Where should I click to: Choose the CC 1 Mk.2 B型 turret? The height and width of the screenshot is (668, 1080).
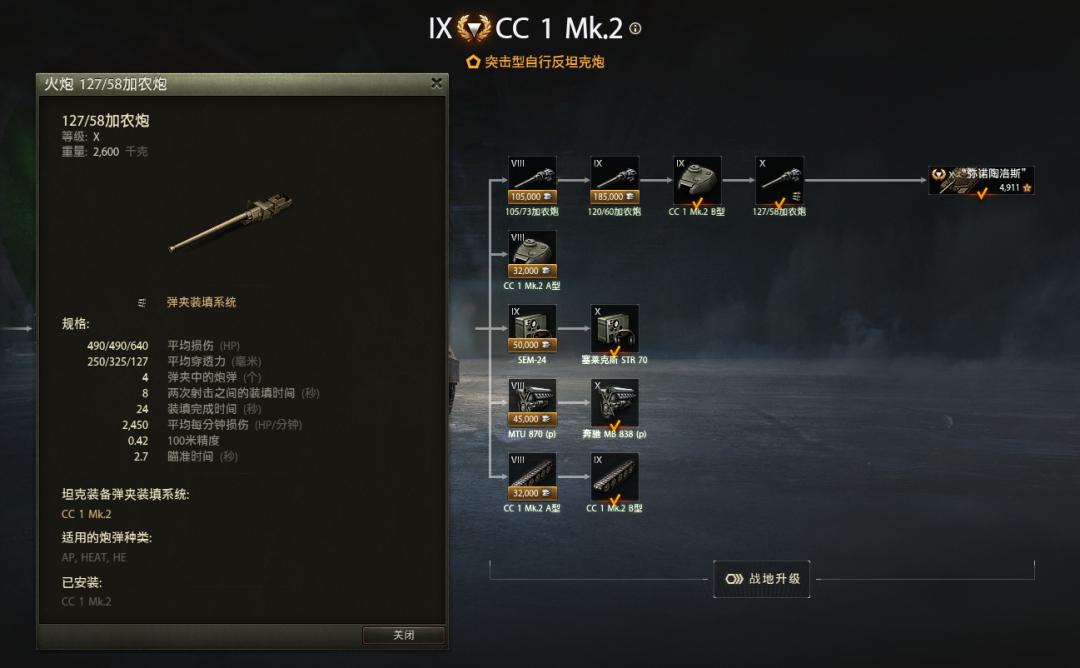click(697, 181)
